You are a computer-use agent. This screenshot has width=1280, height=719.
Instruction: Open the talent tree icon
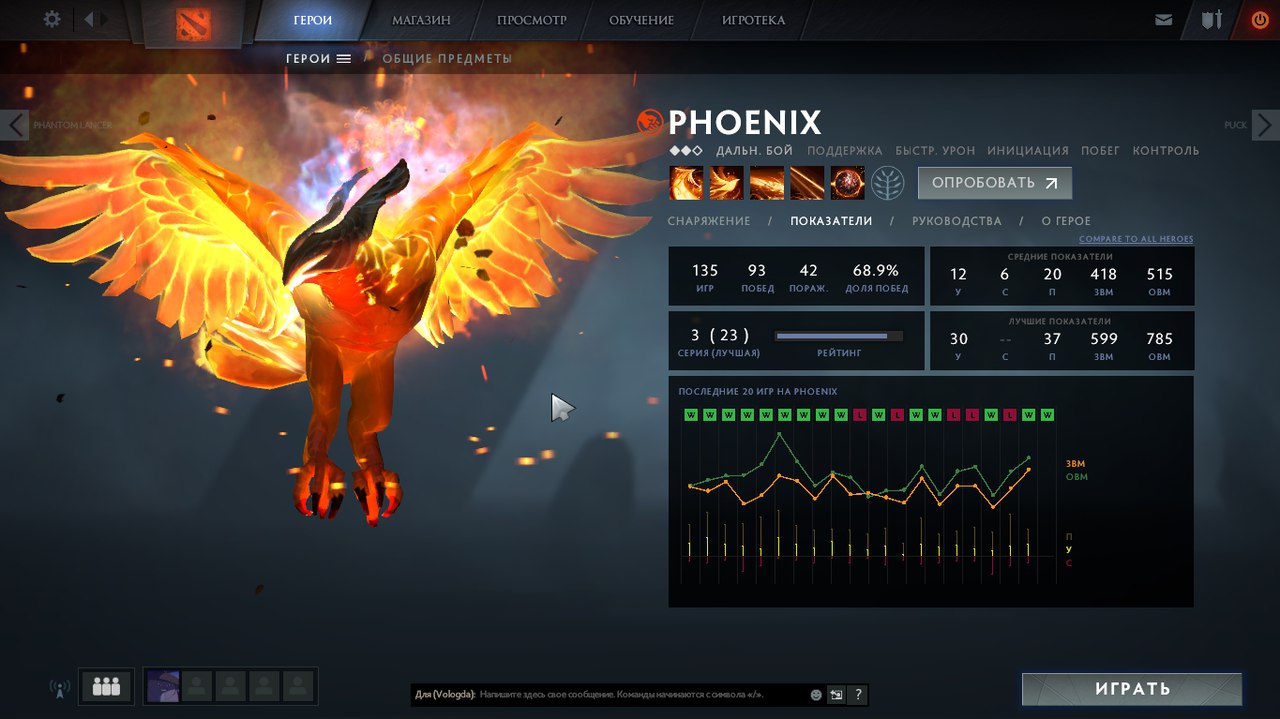point(887,183)
